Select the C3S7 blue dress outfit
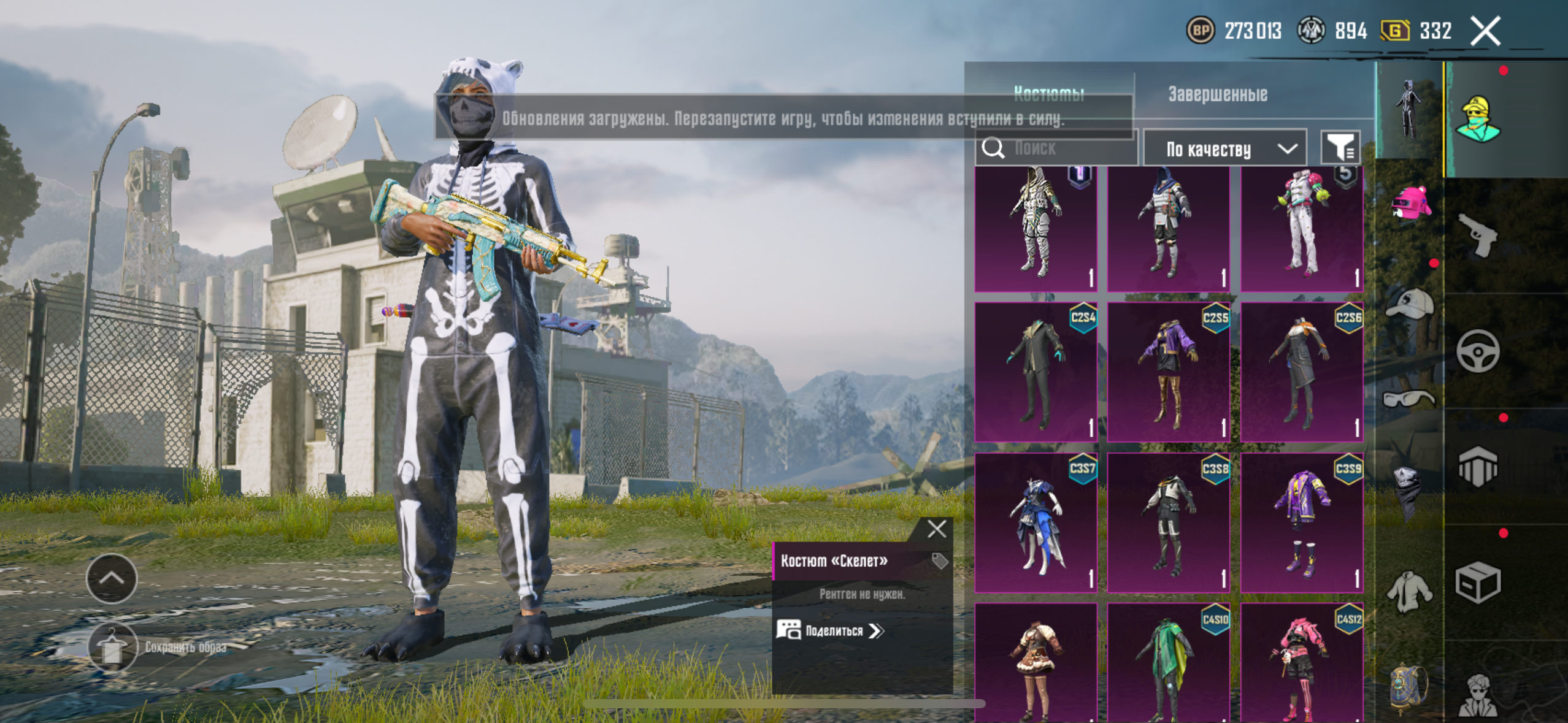The width and height of the screenshot is (1568, 723). pos(1036,522)
